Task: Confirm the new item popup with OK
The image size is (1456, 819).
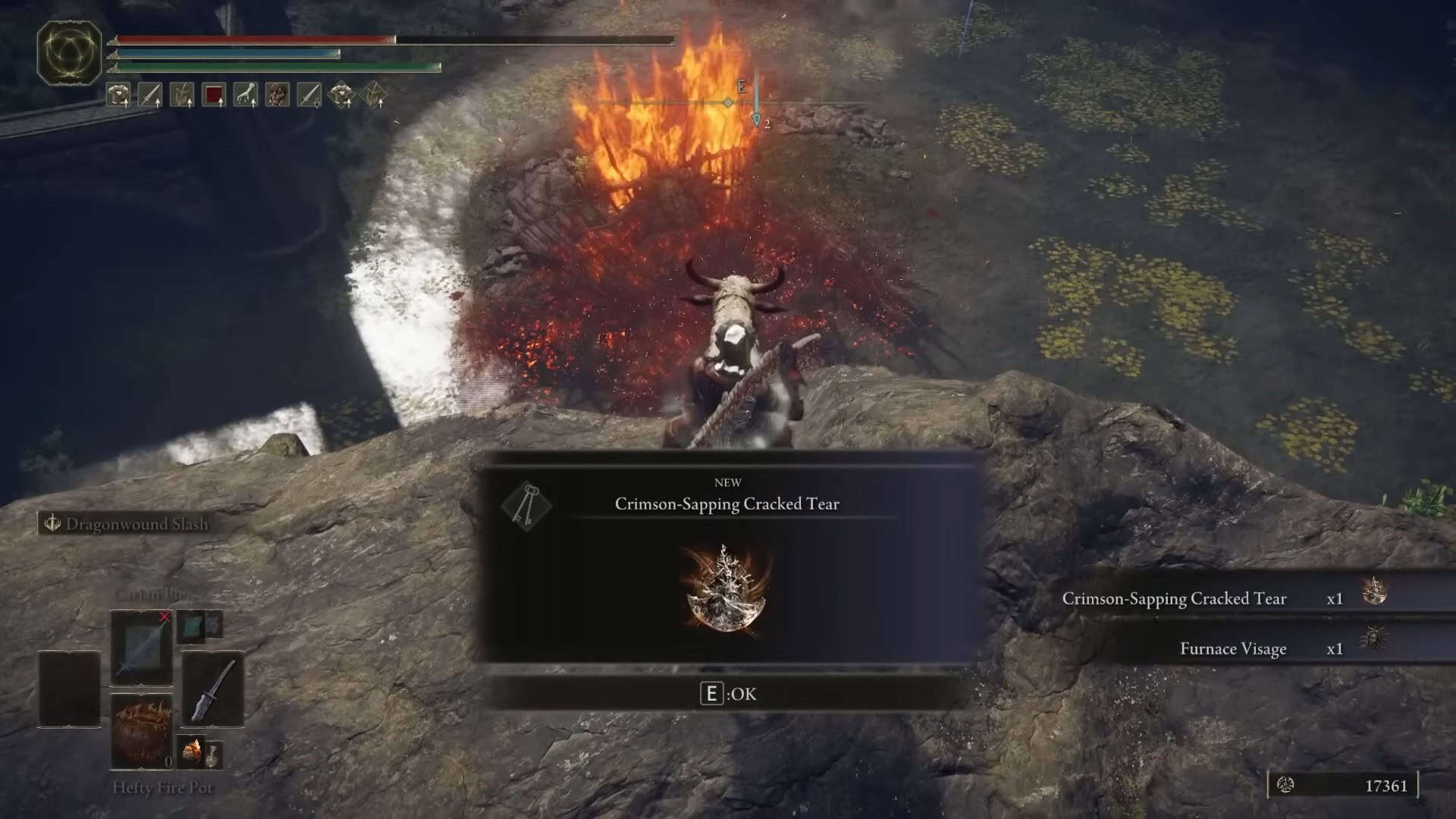Action: (x=727, y=694)
